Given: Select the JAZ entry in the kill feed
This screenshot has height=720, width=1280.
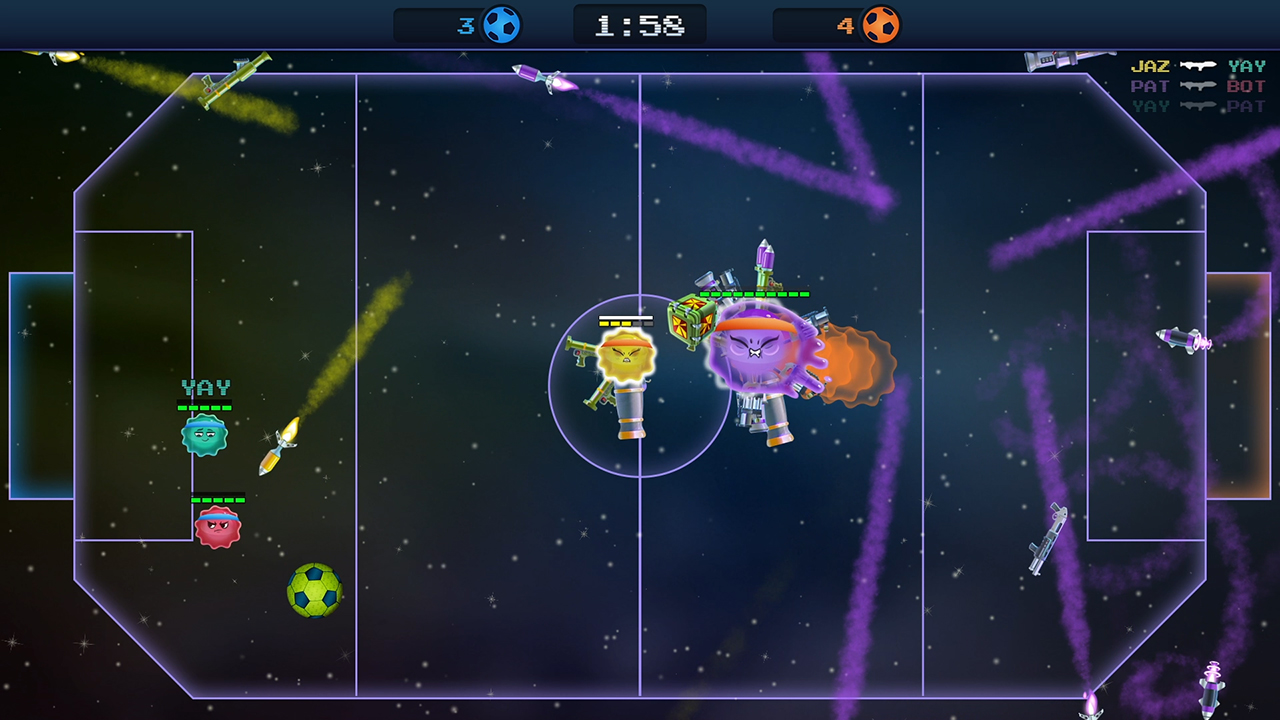Looking at the screenshot, I should [x=1148, y=65].
